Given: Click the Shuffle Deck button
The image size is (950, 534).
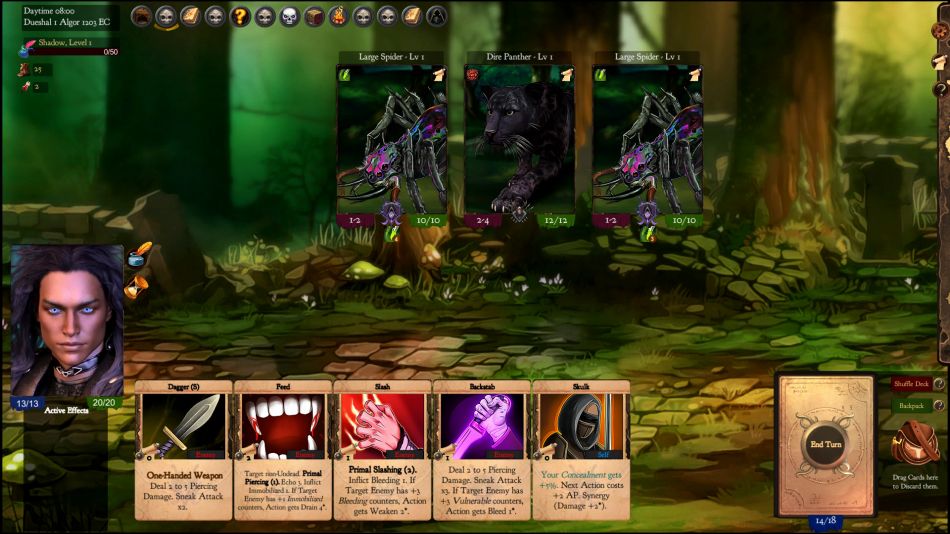Looking at the screenshot, I should 910,385.
